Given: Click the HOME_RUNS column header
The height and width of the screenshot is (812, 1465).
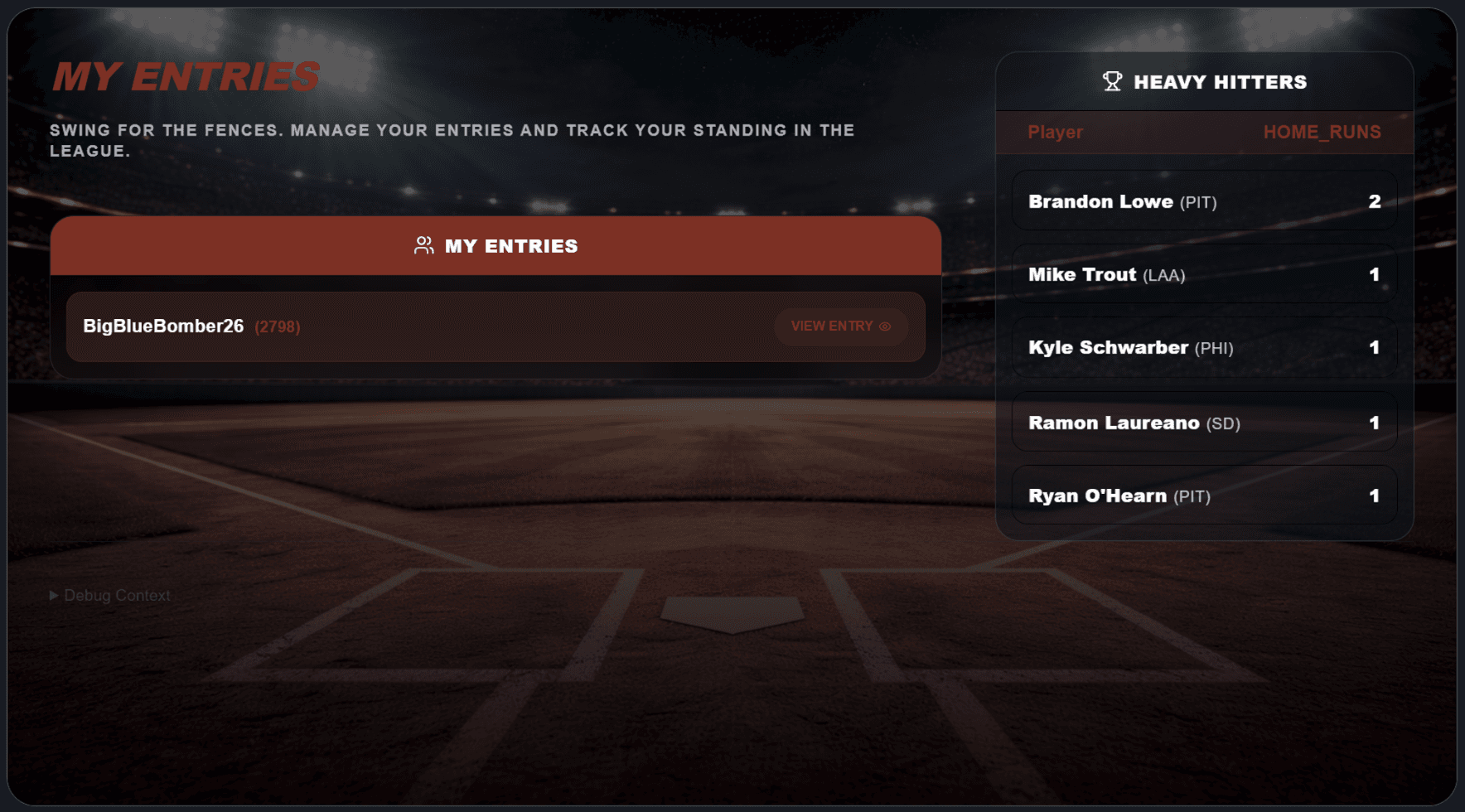Looking at the screenshot, I should [x=1321, y=133].
